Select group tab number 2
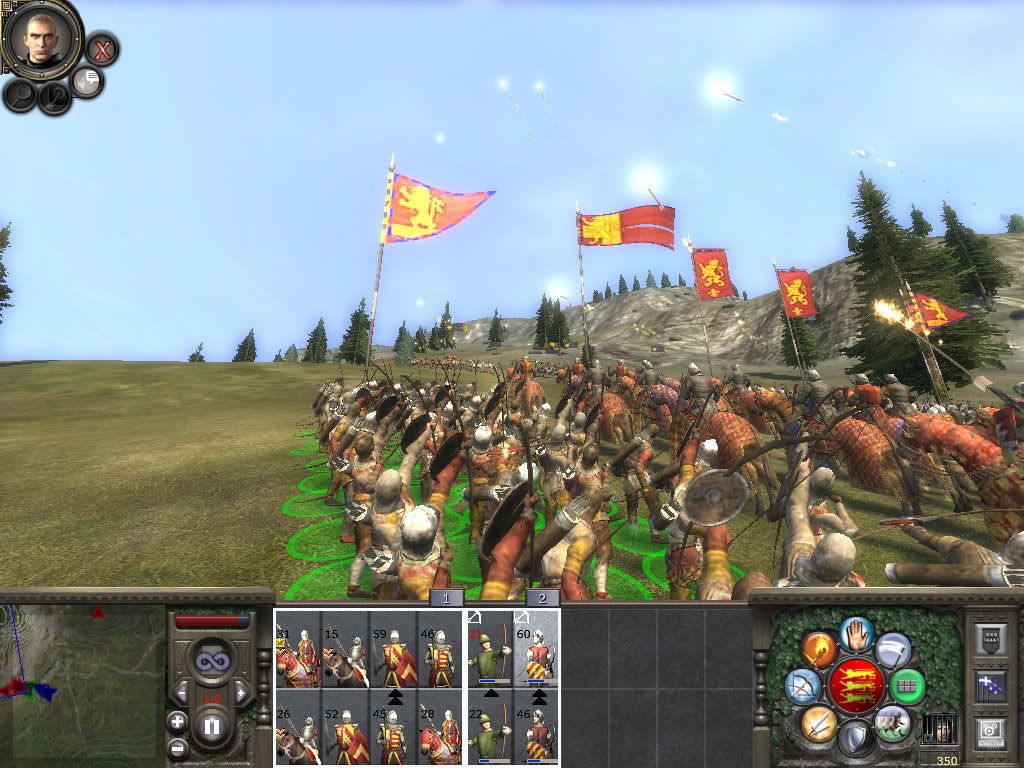 542,598
